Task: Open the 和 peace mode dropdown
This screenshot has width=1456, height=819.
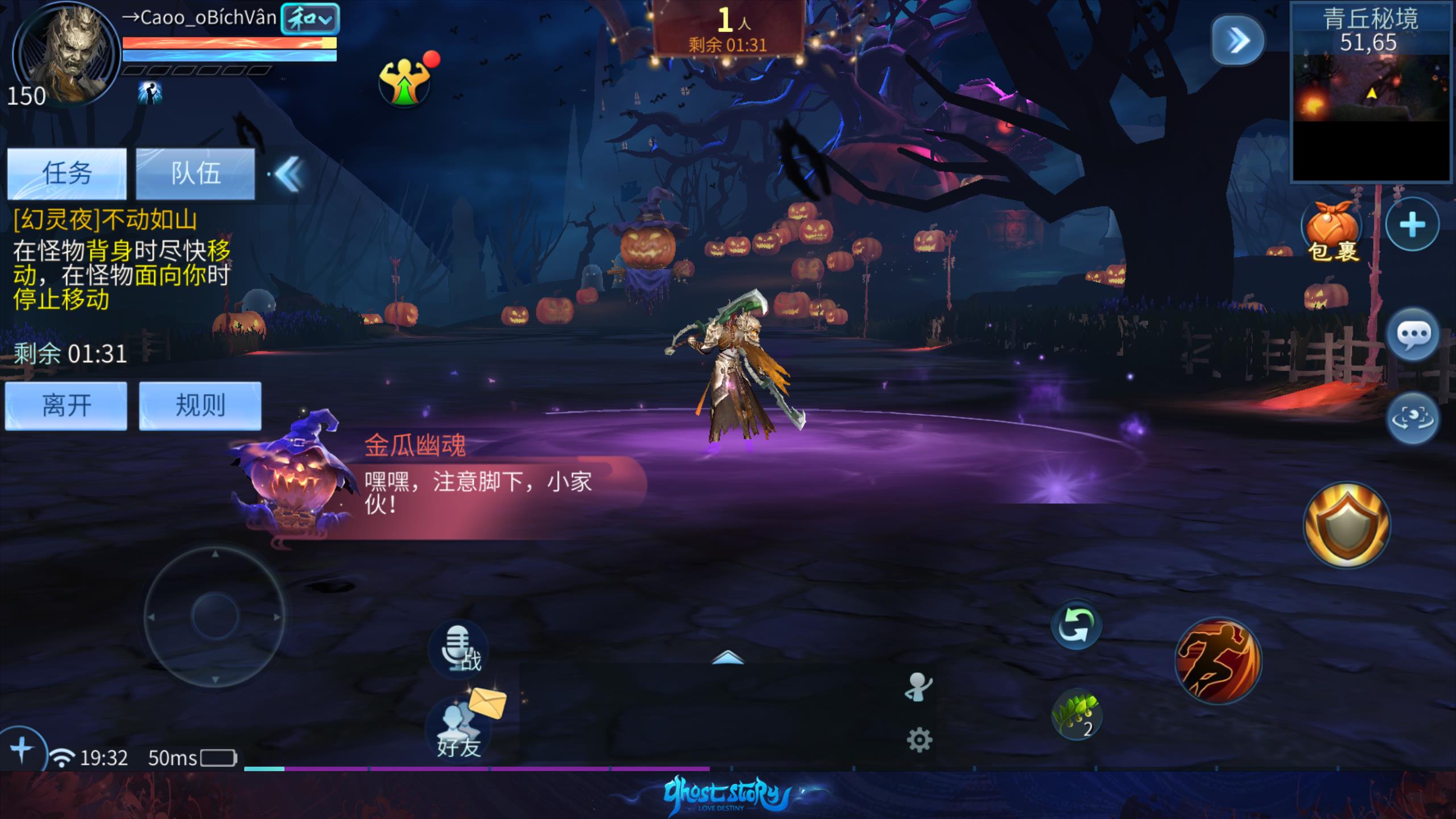Action: pos(310,19)
